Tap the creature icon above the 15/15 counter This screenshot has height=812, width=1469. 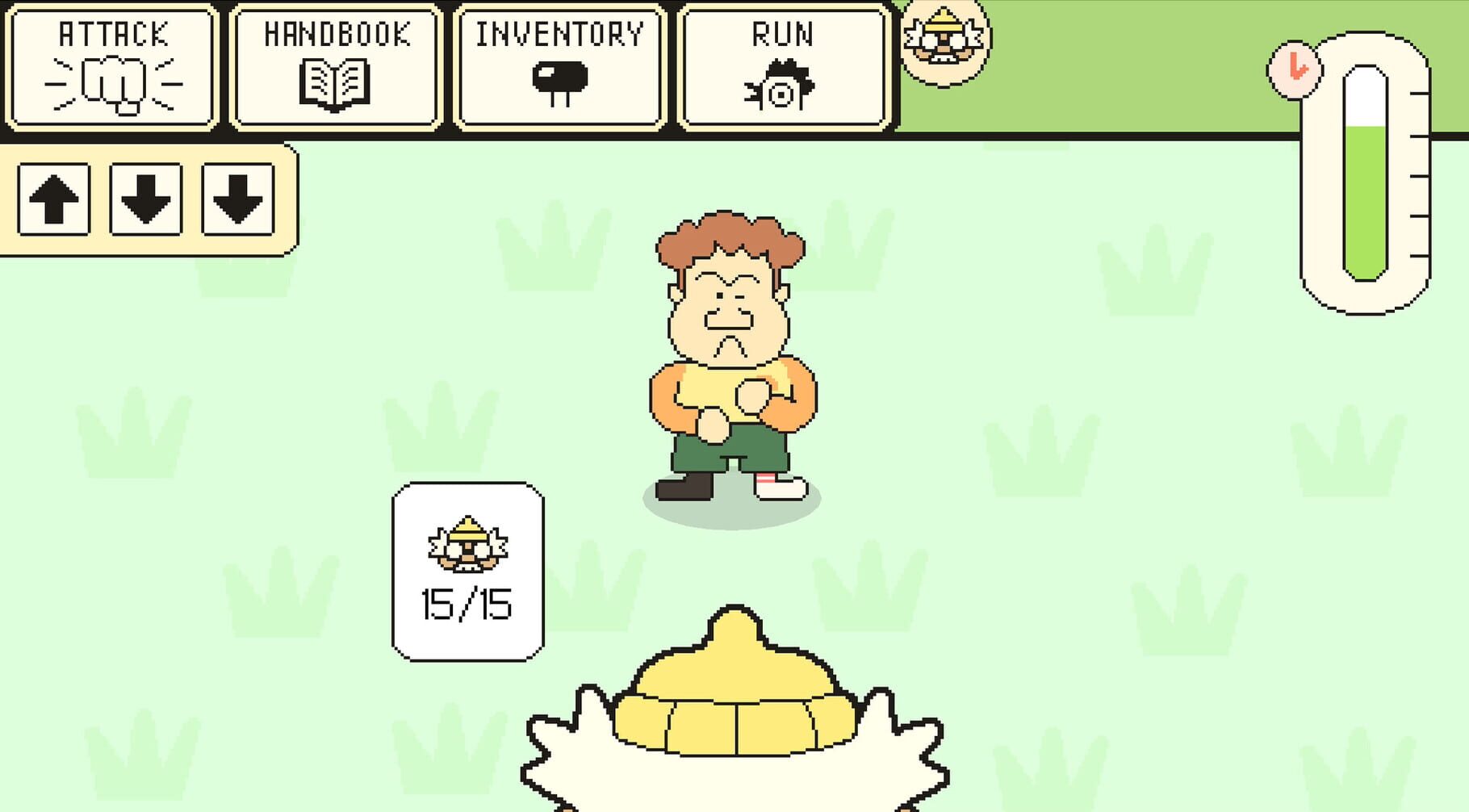[468, 545]
